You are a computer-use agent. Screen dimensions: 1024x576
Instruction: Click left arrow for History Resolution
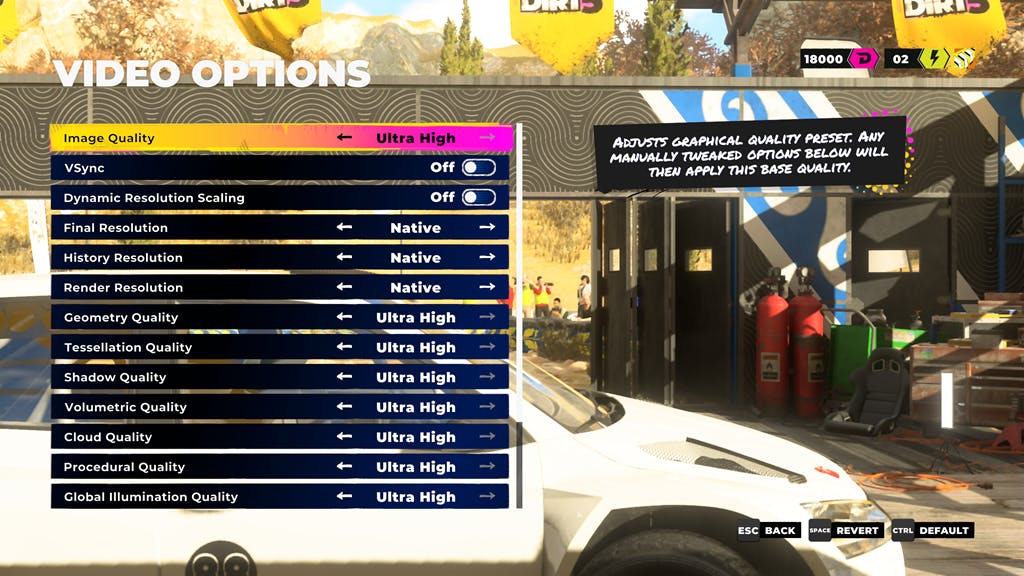pos(345,258)
